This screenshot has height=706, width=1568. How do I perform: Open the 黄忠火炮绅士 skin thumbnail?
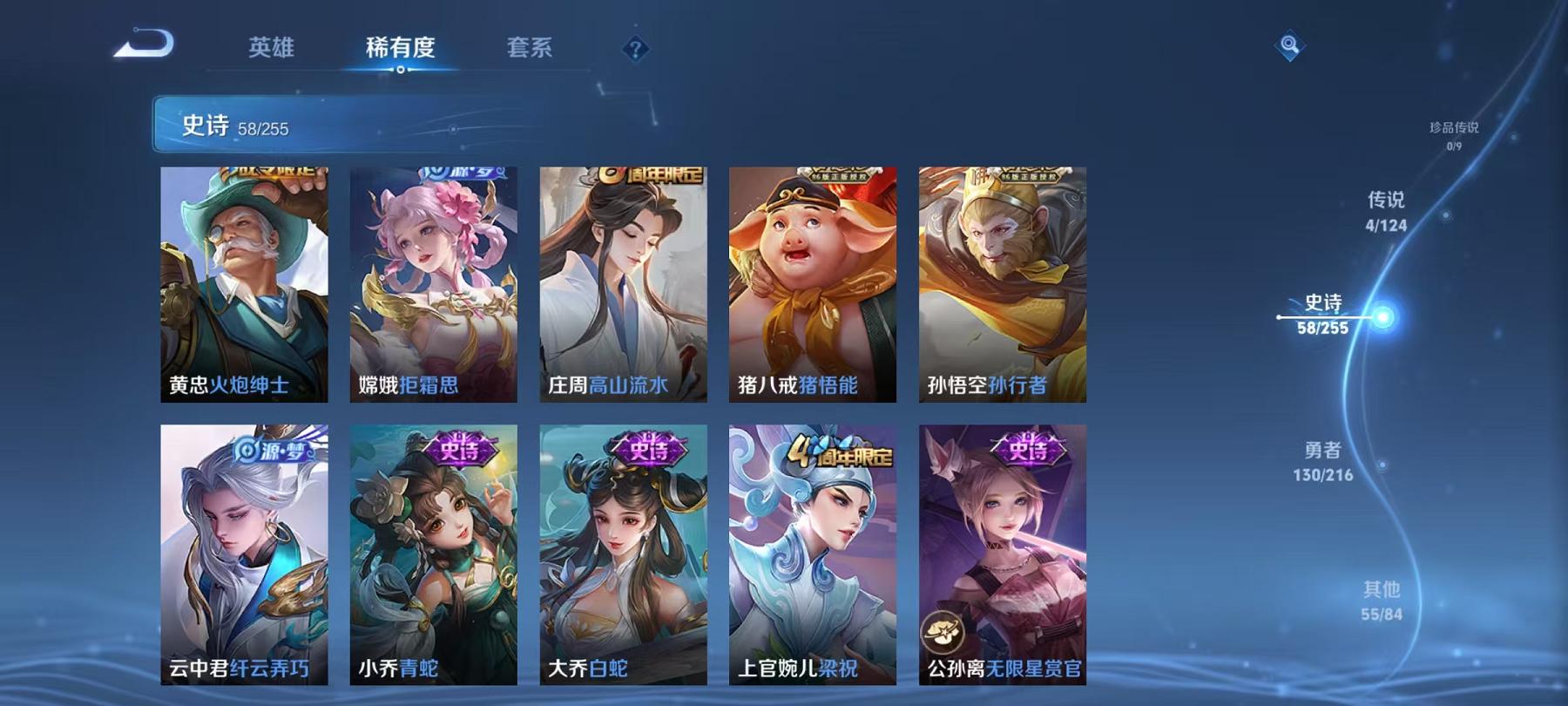(247, 283)
